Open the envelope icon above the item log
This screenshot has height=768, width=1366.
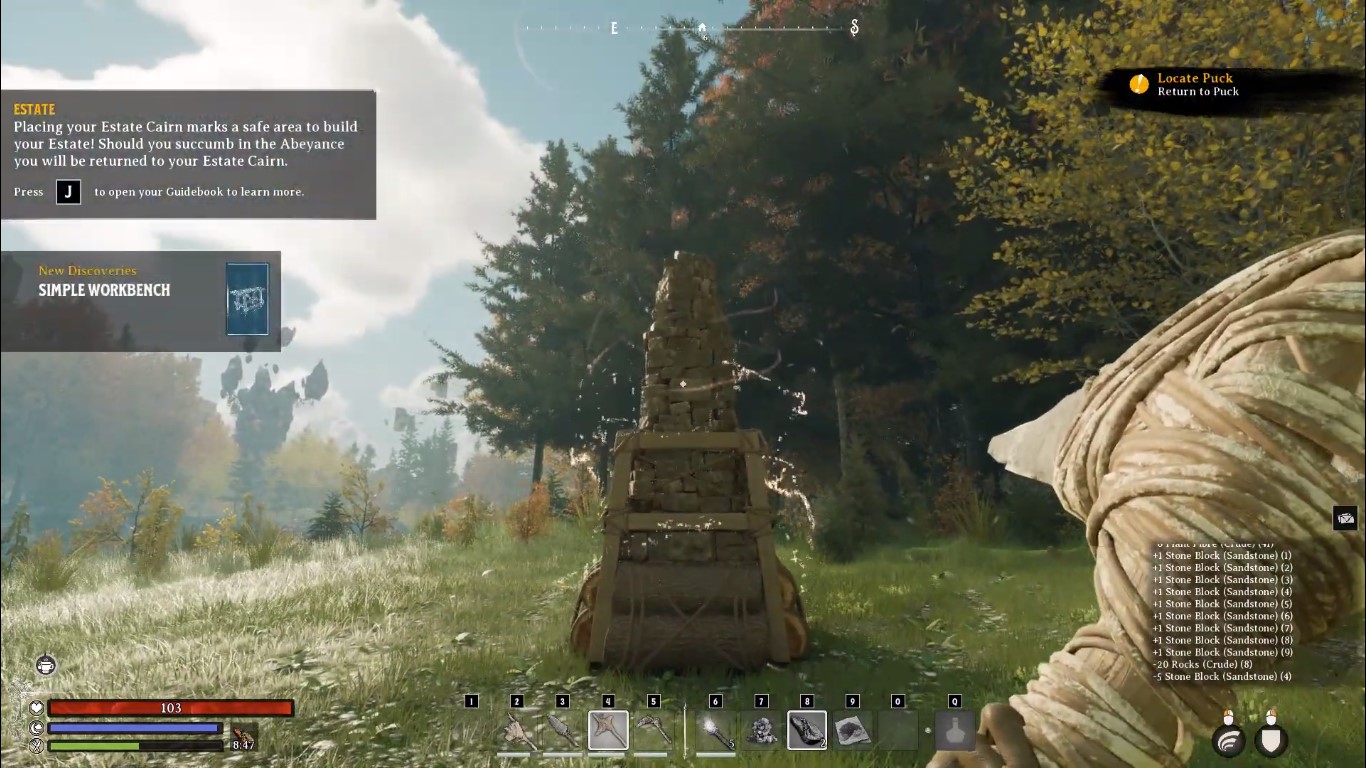coord(1345,518)
